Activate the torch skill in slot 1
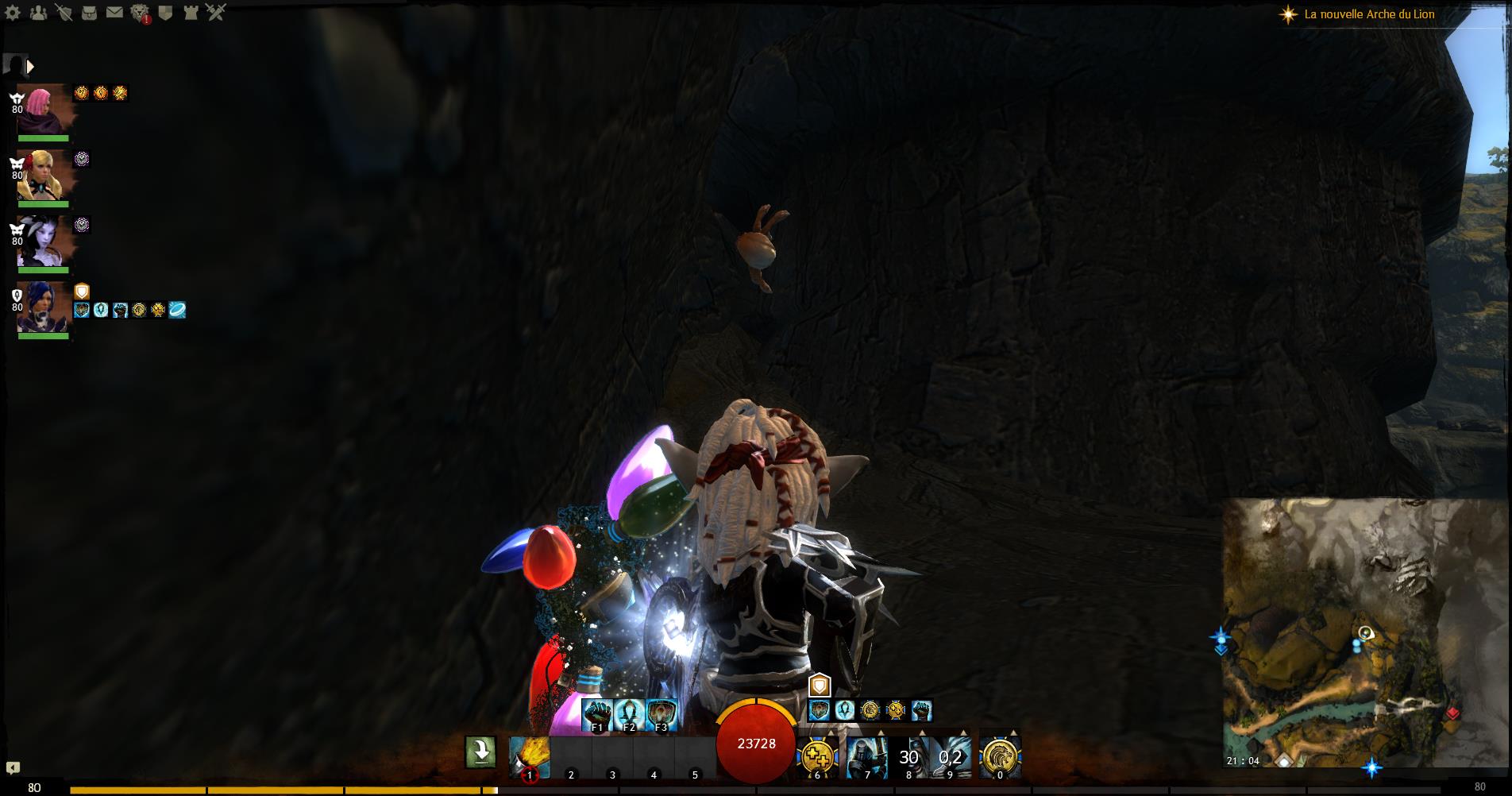 530,758
